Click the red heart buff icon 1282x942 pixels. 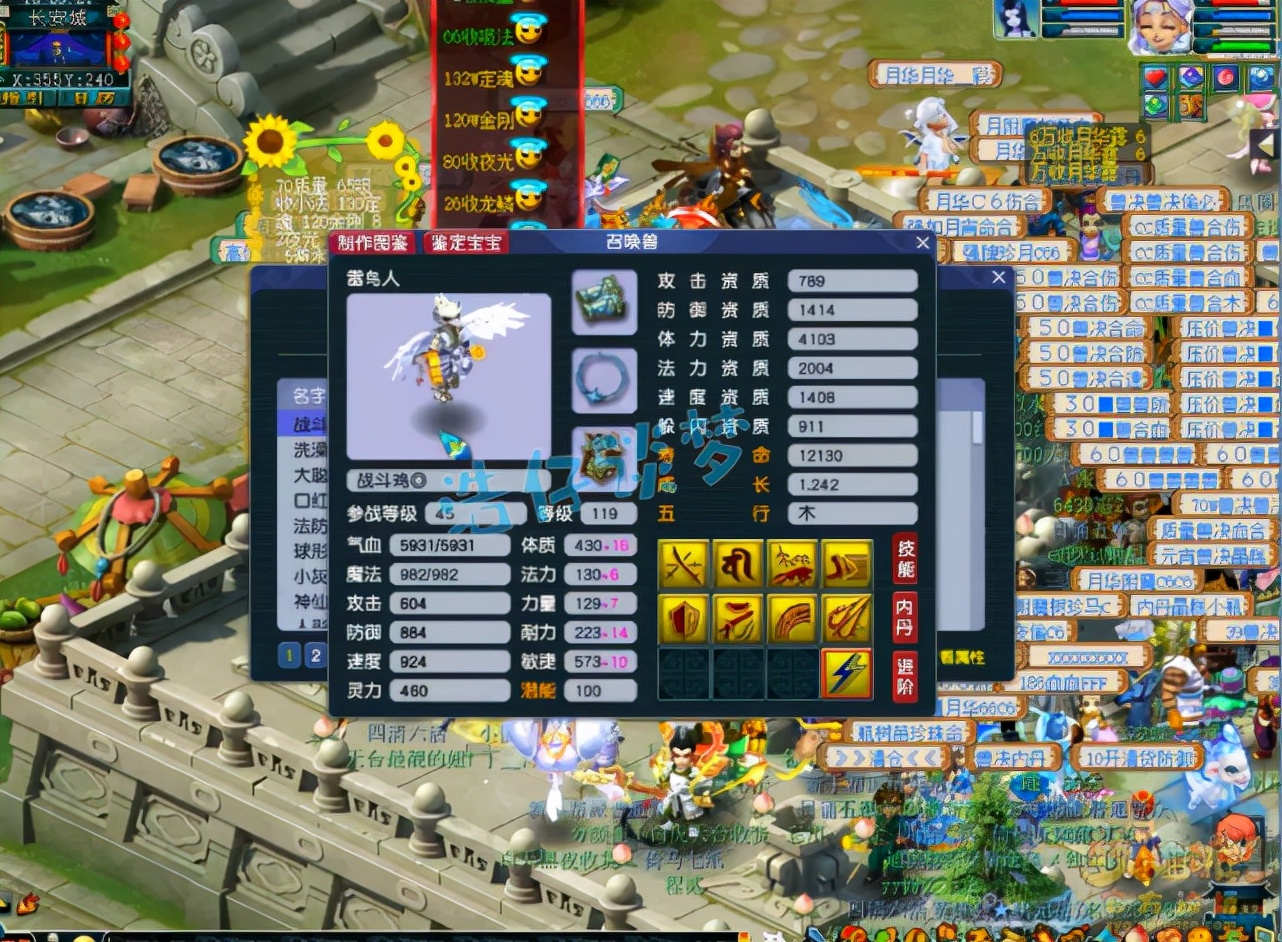click(1157, 77)
